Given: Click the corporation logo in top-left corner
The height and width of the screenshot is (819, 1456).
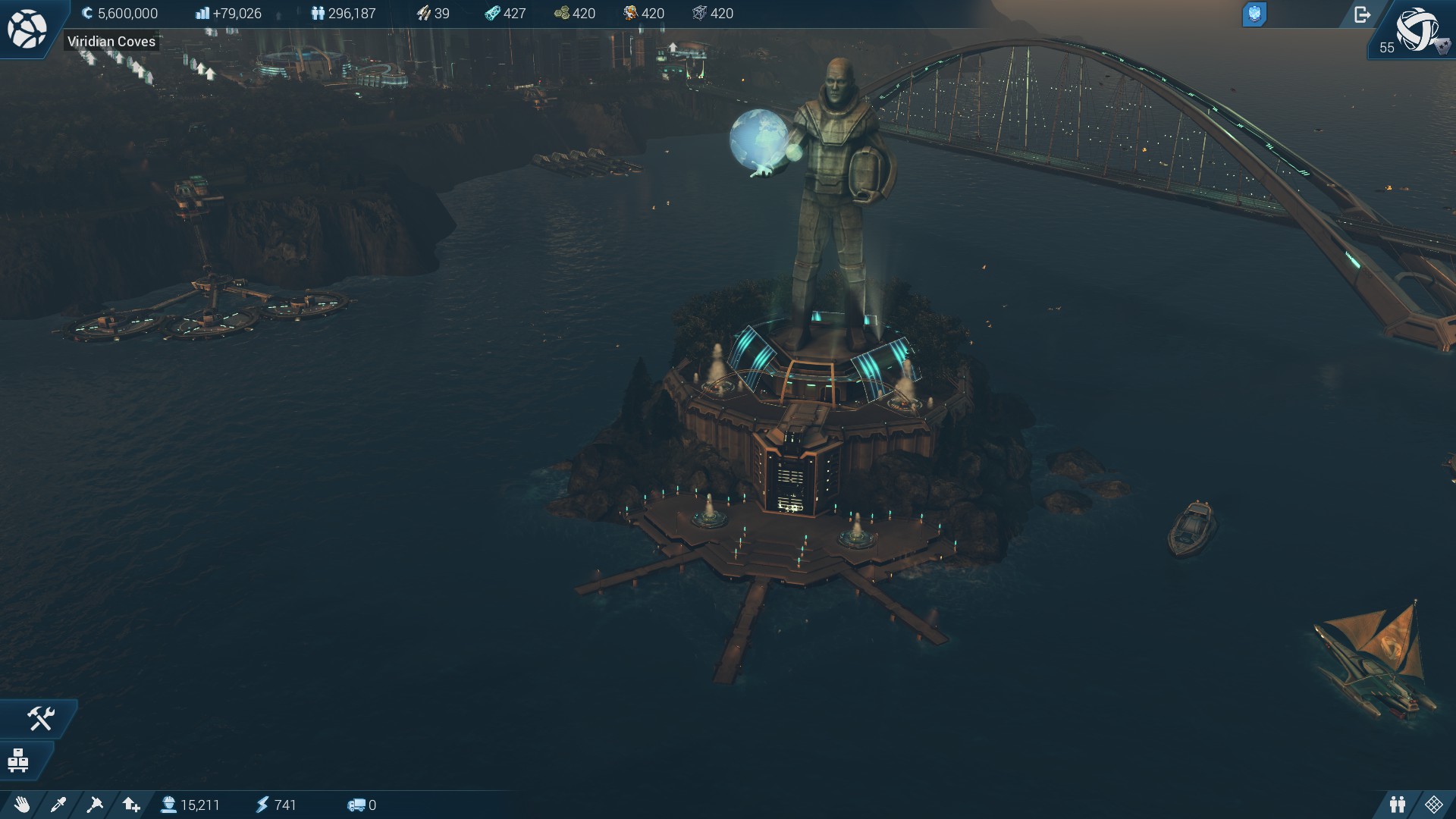Looking at the screenshot, I should click(x=27, y=29).
